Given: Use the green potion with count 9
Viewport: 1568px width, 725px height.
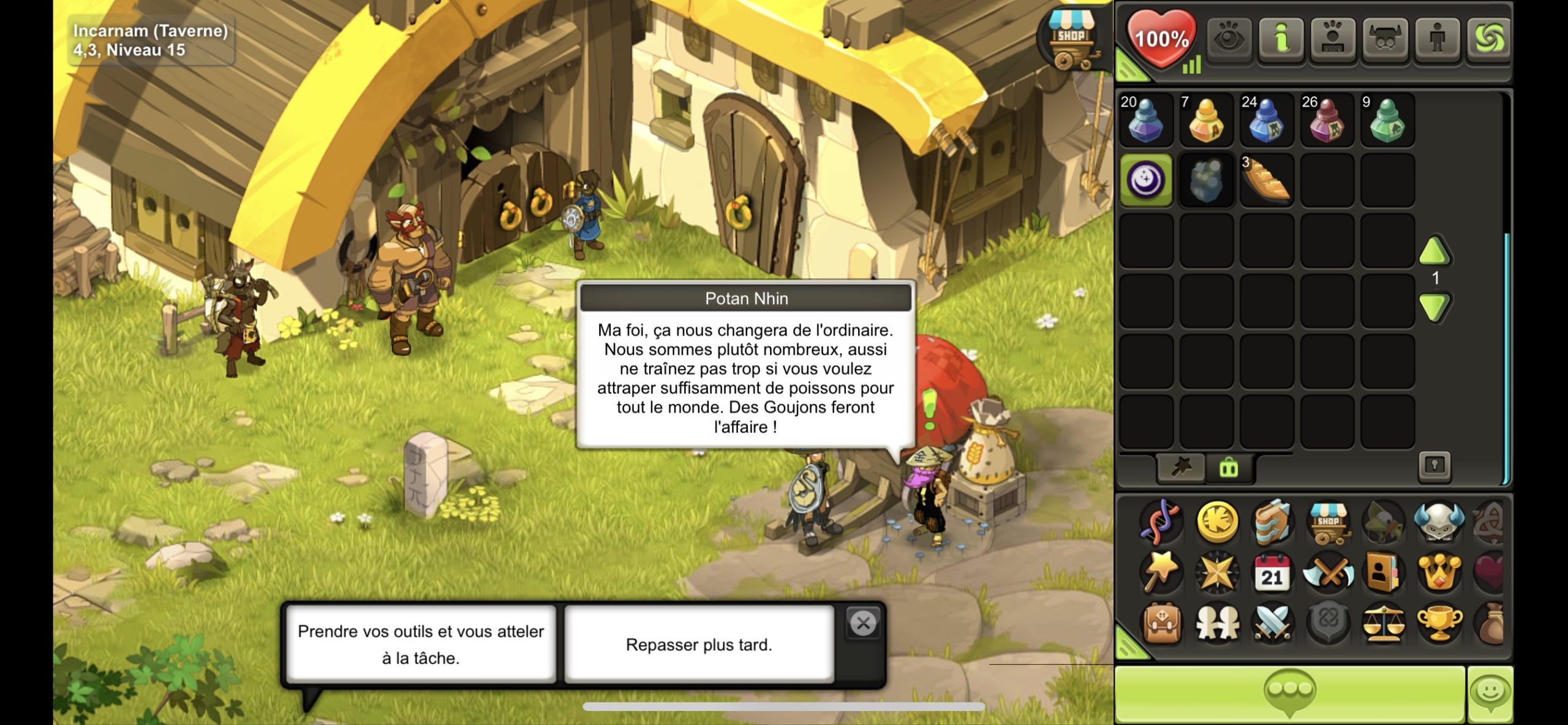Looking at the screenshot, I should tap(1387, 121).
